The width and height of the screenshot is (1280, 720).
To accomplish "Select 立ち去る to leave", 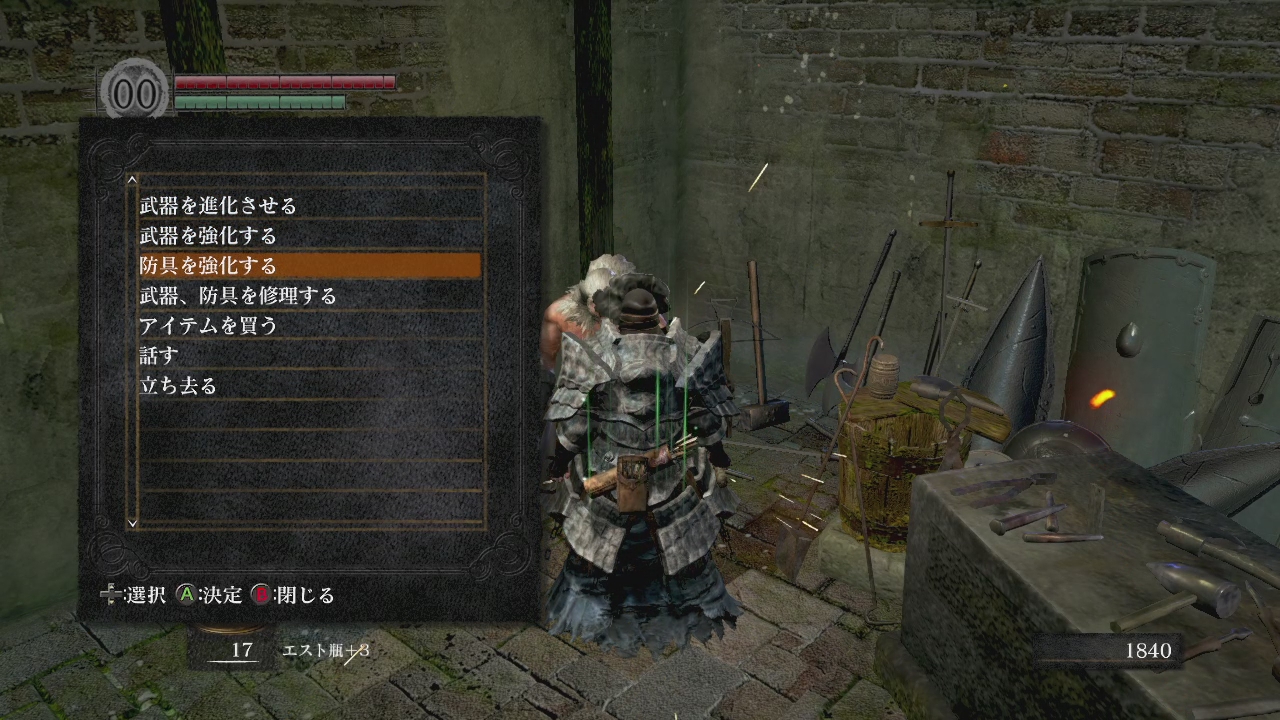I will (x=178, y=386).
